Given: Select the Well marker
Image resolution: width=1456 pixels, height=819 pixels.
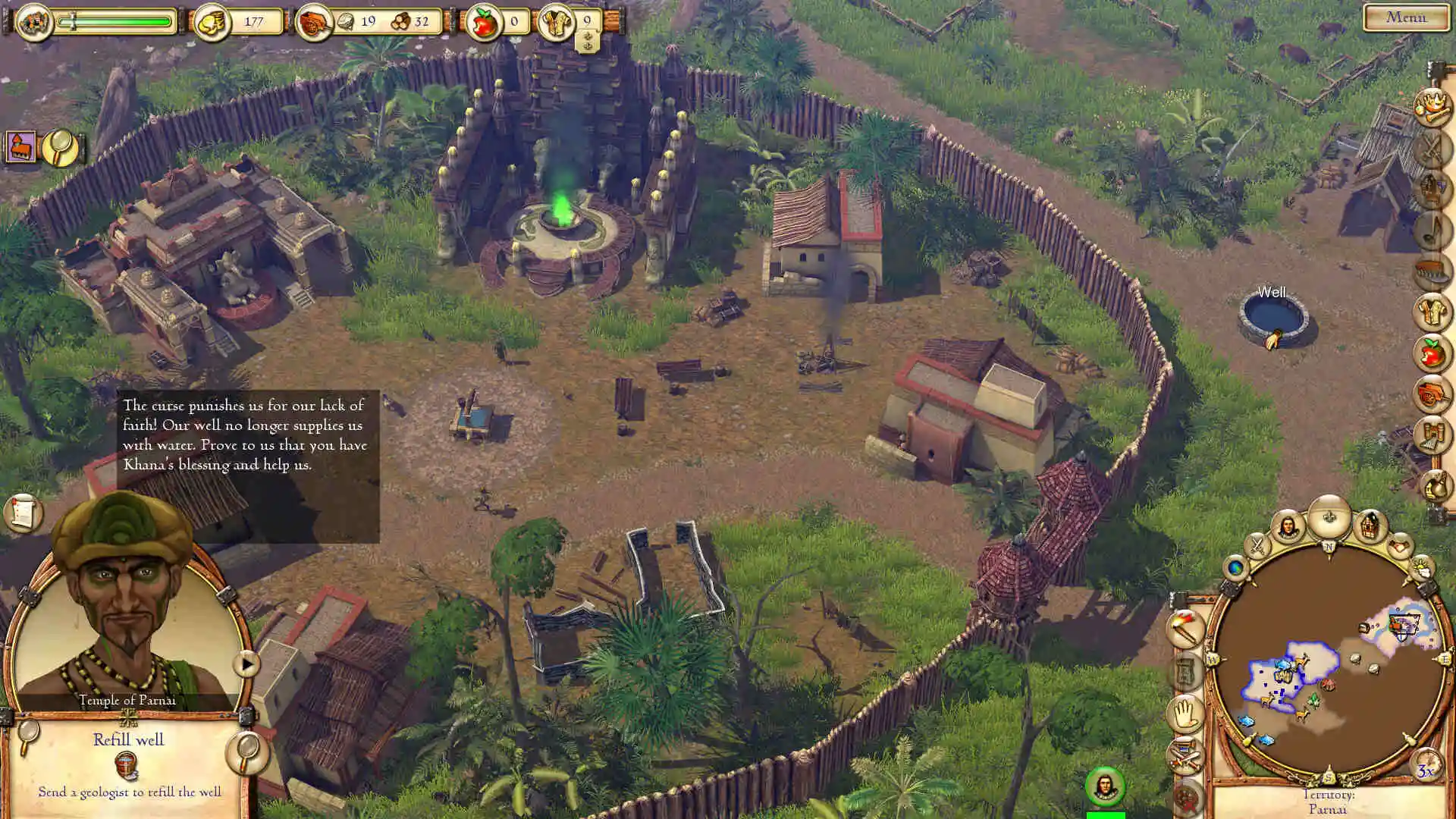Looking at the screenshot, I should point(1274,318).
